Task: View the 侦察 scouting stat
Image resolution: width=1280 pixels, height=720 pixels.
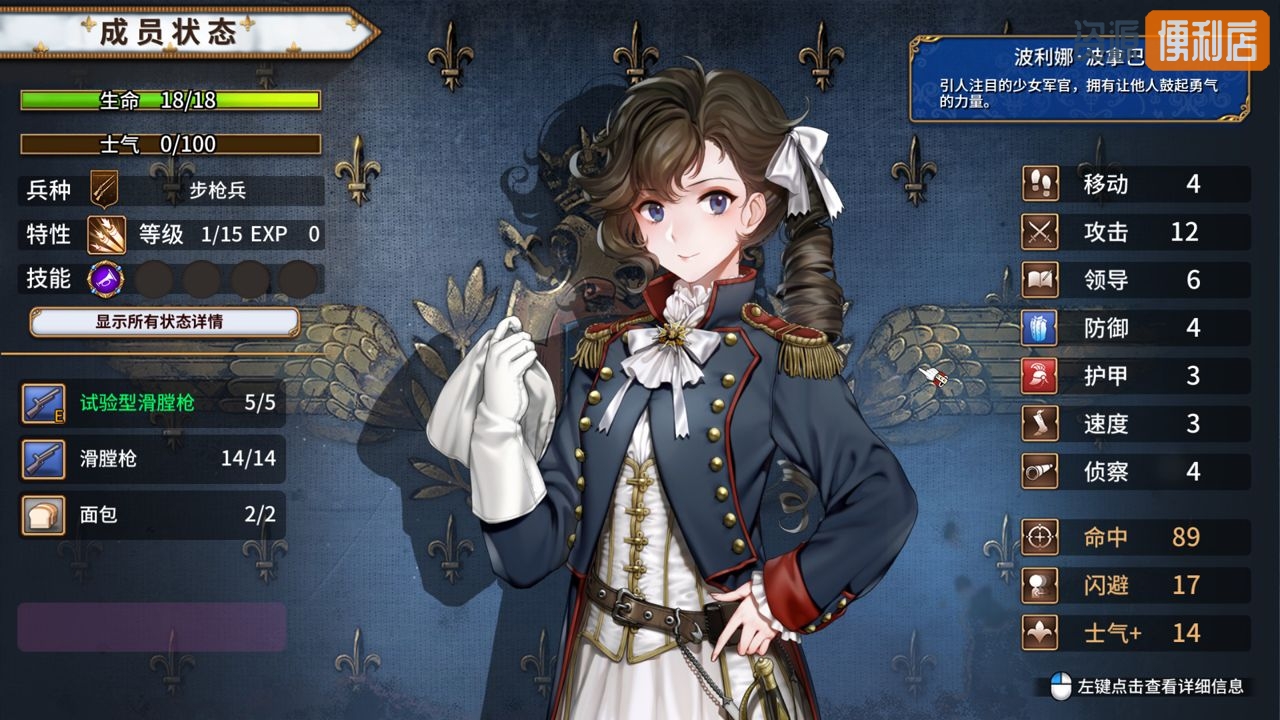Action: pyautogui.click(x=1135, y=471)
